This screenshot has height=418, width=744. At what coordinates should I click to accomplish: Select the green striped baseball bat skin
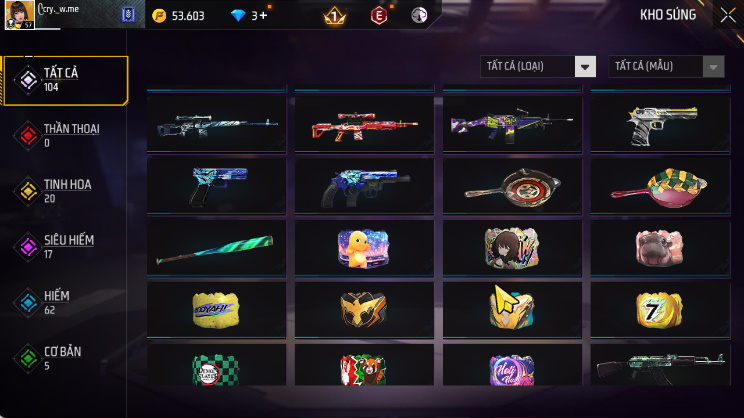tap(216, 249)
